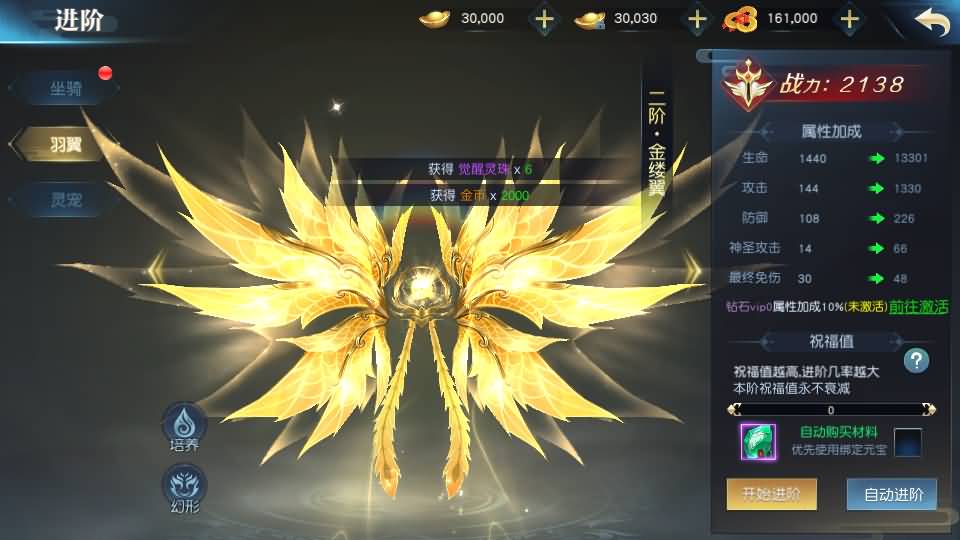Viewport: 960px width, 540px height.
Task: Toggle the 自动购买材料 auto-buy materials checkbox
Action: point(907,441)
